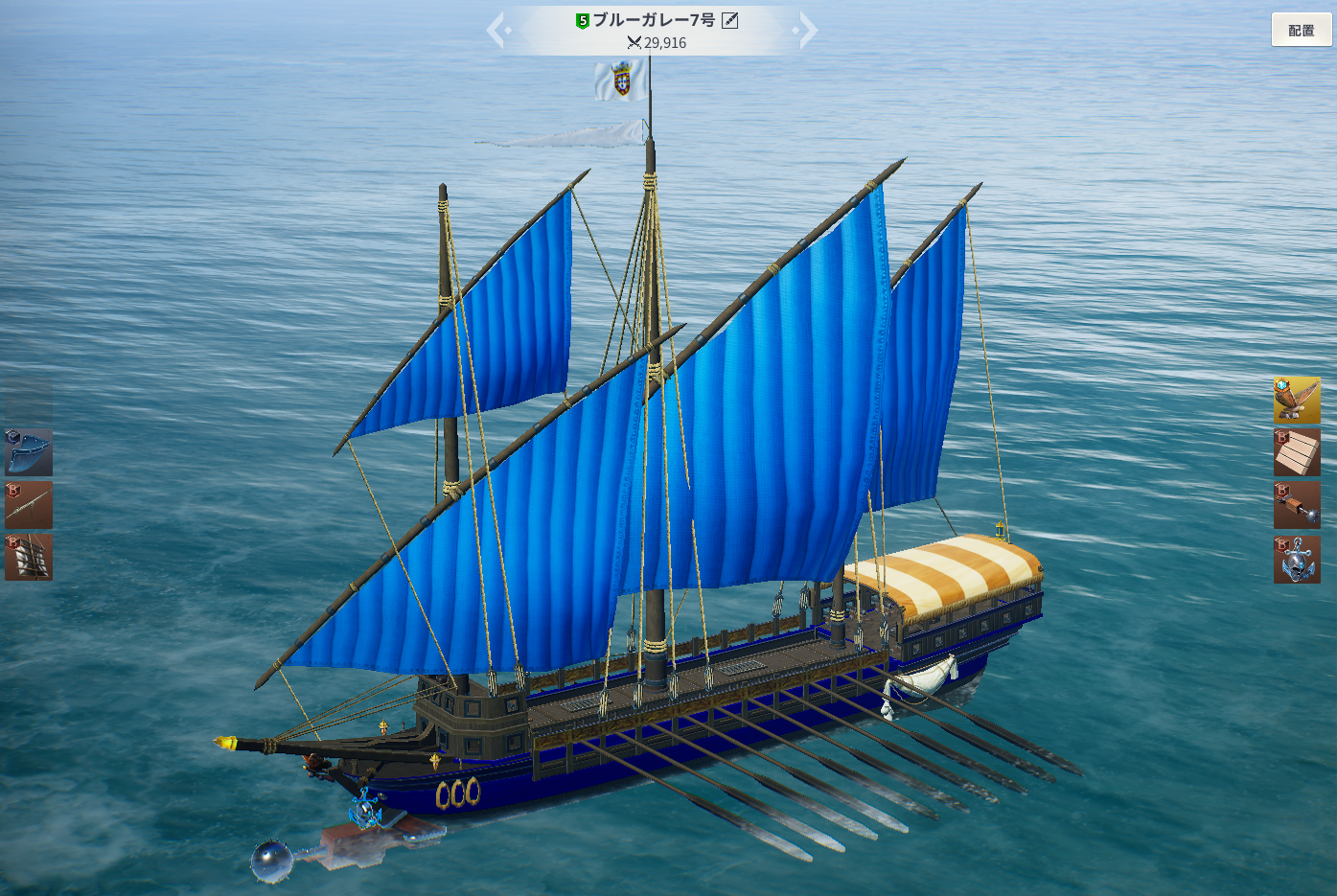Select the swivel gun equipment slot
The image size is (1337, 896).
(x=29, y=505)
